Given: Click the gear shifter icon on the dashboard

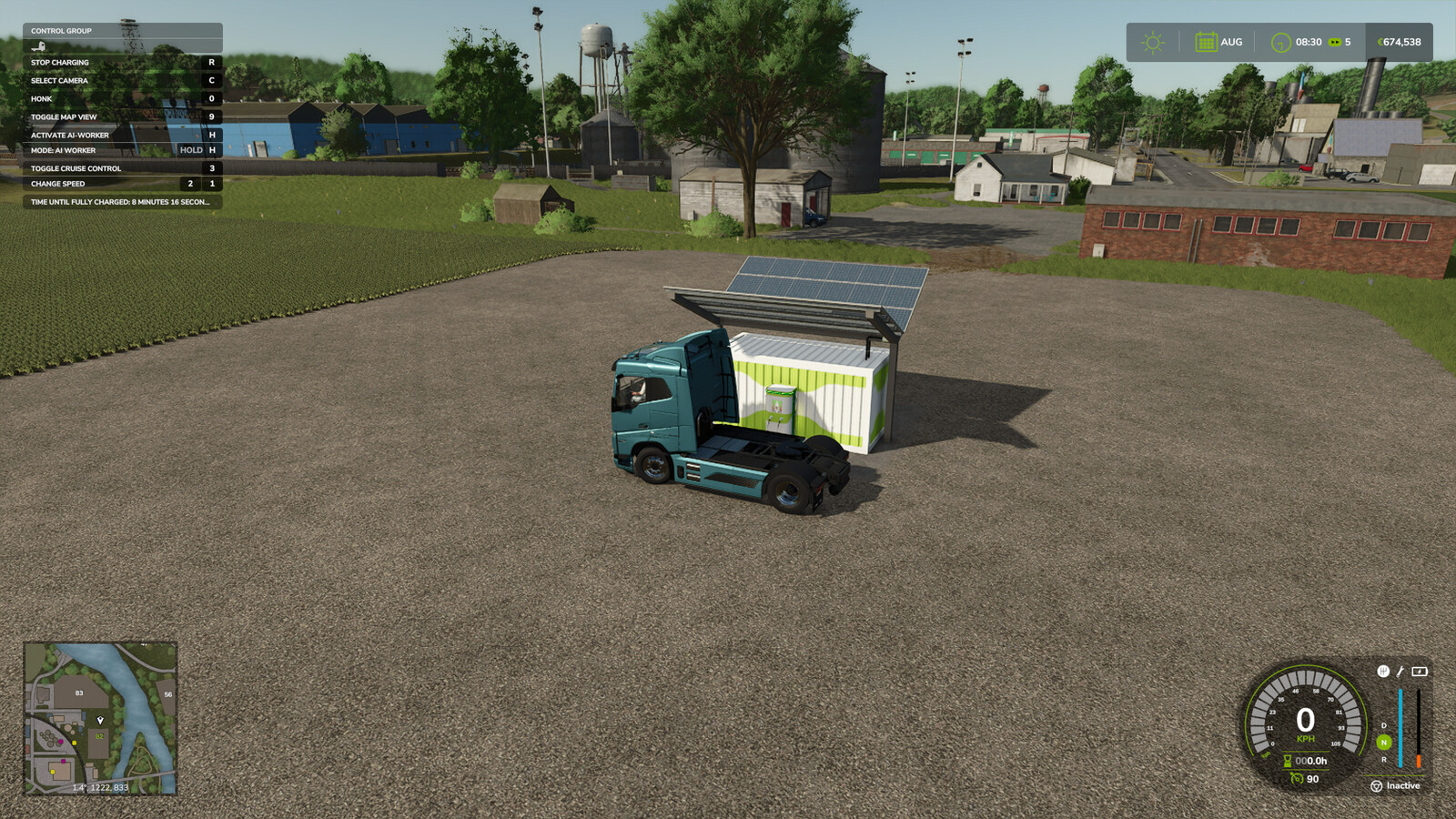Looking at the screenshot, I should pos(1383,672).
